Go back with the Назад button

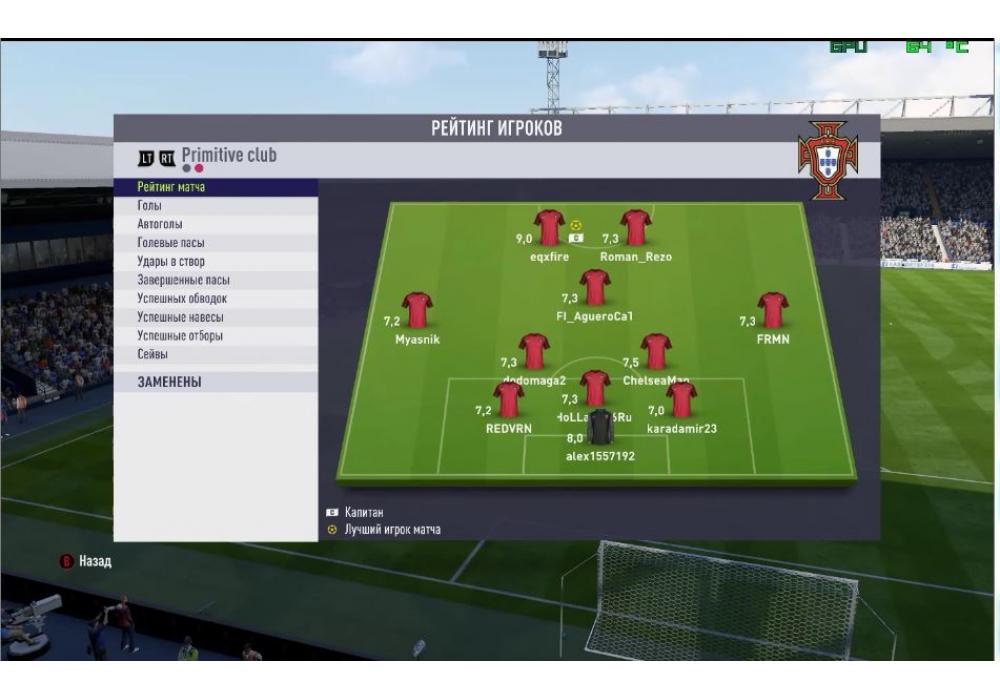click(x=87, y=562)
